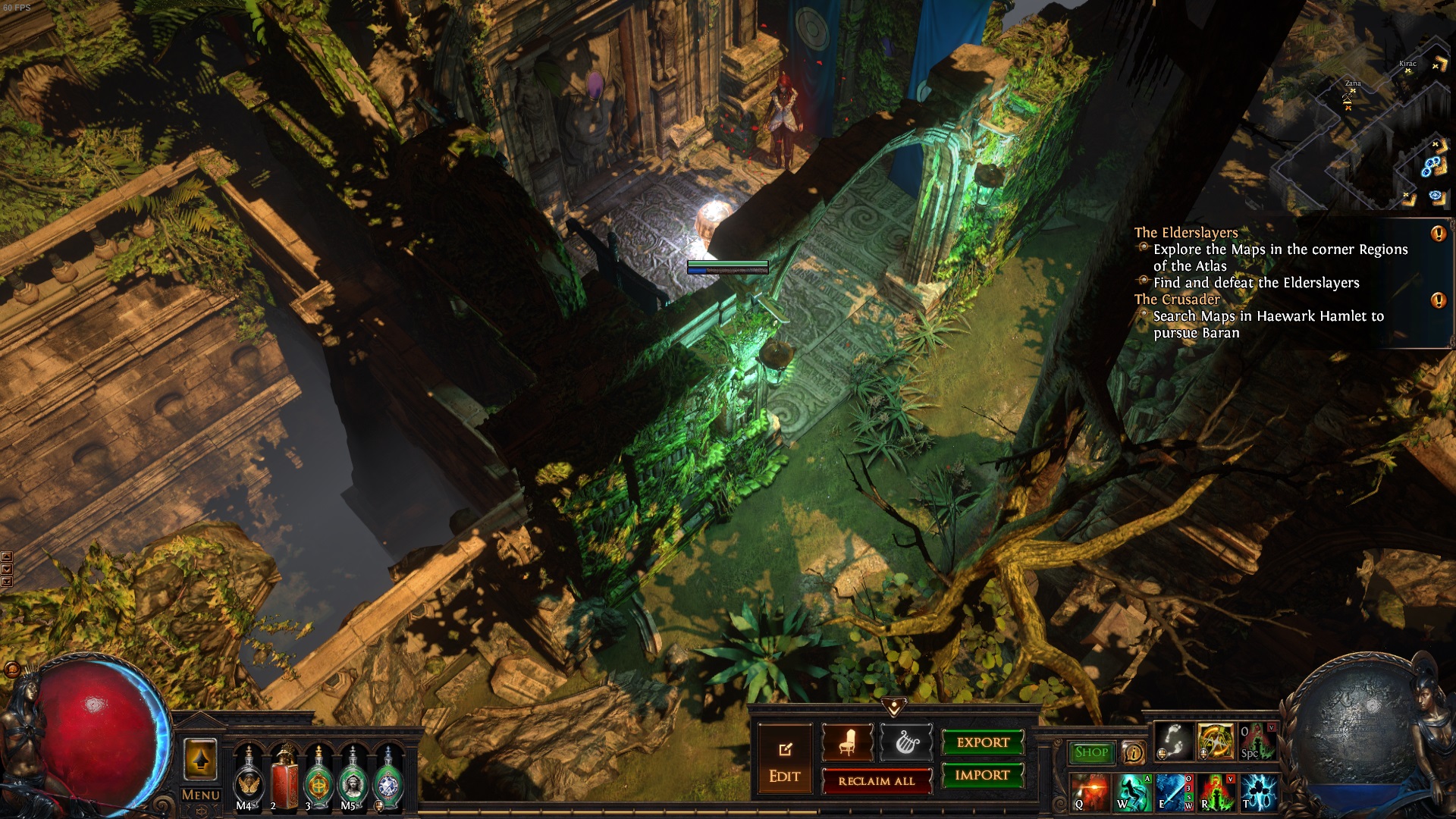The image size is (1456, 819).
Task: Import a hideout layout
Action: click(983, 775)
